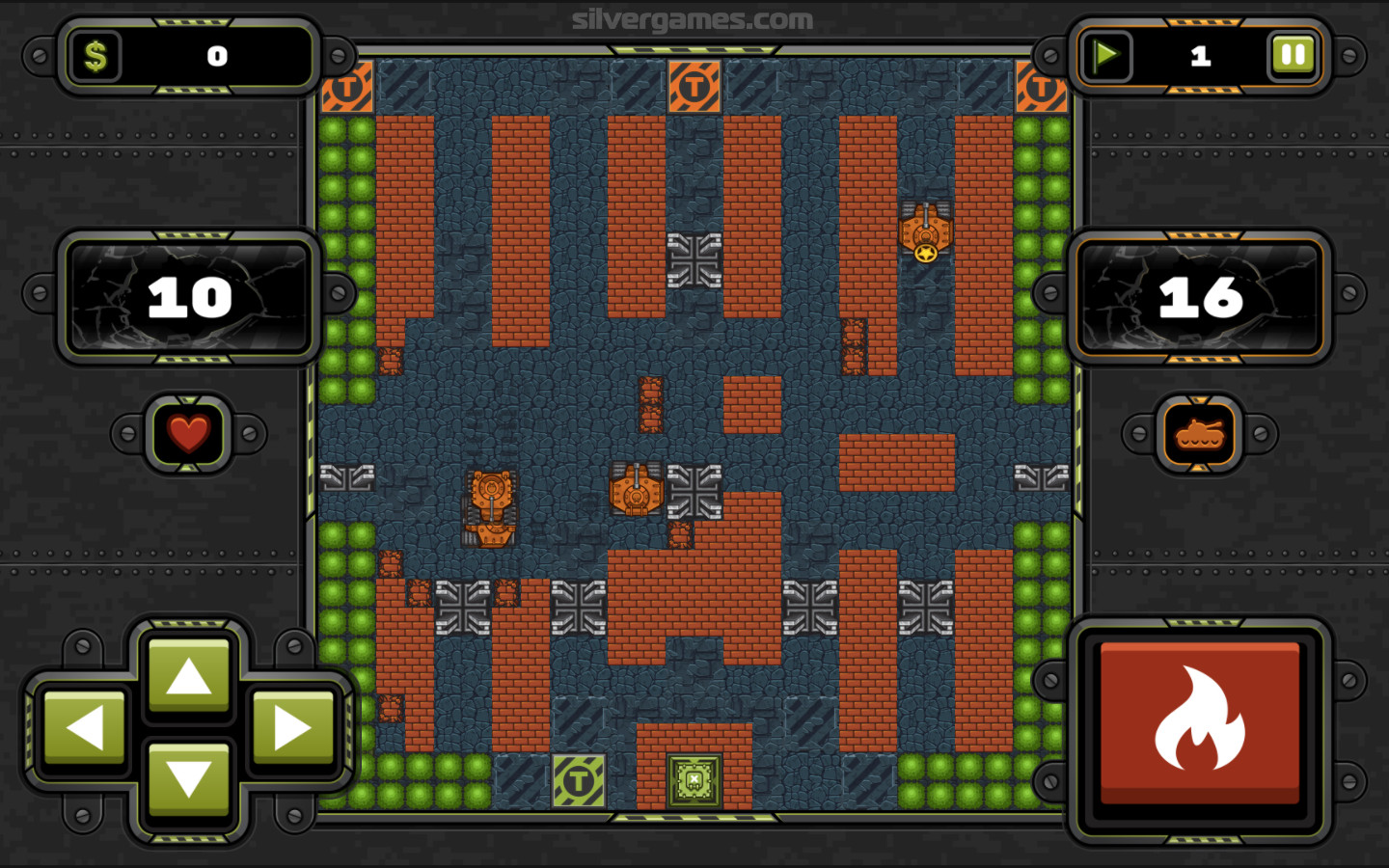Fire the cannon with the red flame button
Screen dimensions: 1389x868
1200,721
